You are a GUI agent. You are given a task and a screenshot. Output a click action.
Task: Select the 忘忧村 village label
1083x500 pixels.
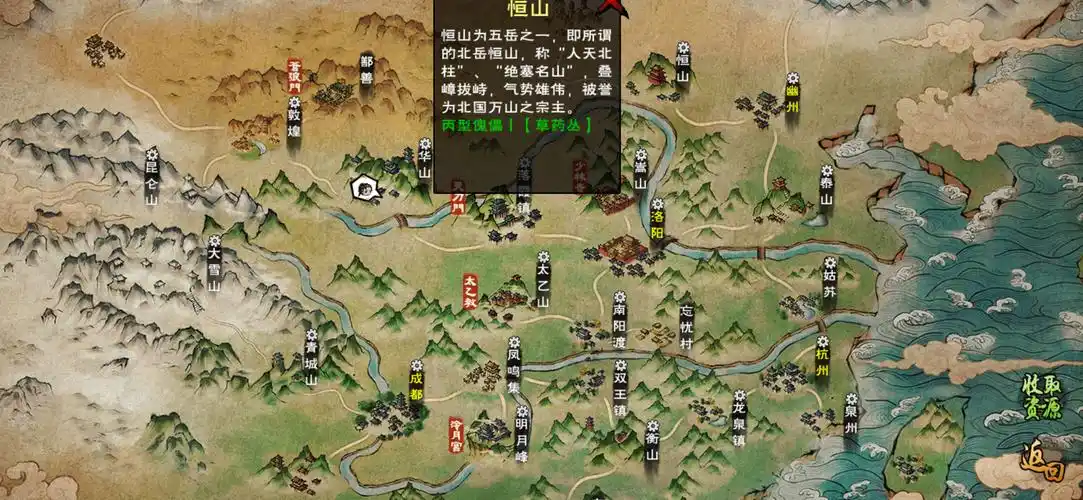685,326
